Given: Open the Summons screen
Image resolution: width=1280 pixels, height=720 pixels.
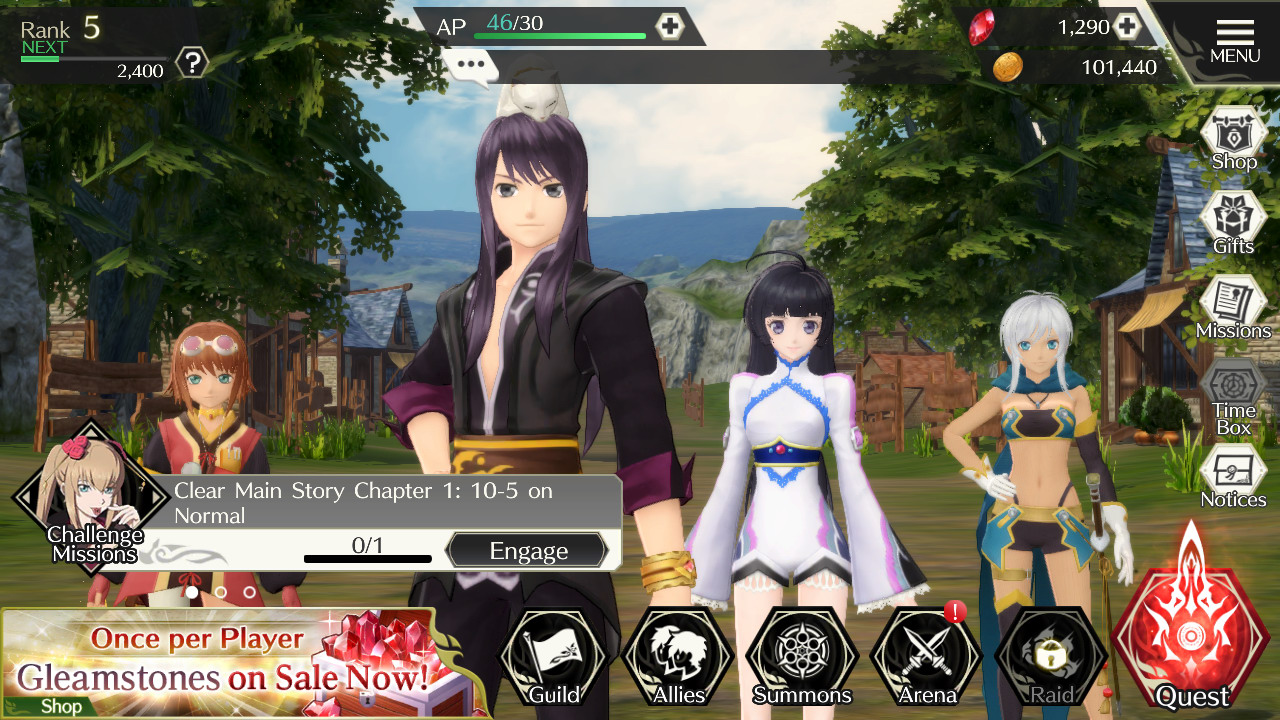Looking at the screenshot, I should [801, 658].
